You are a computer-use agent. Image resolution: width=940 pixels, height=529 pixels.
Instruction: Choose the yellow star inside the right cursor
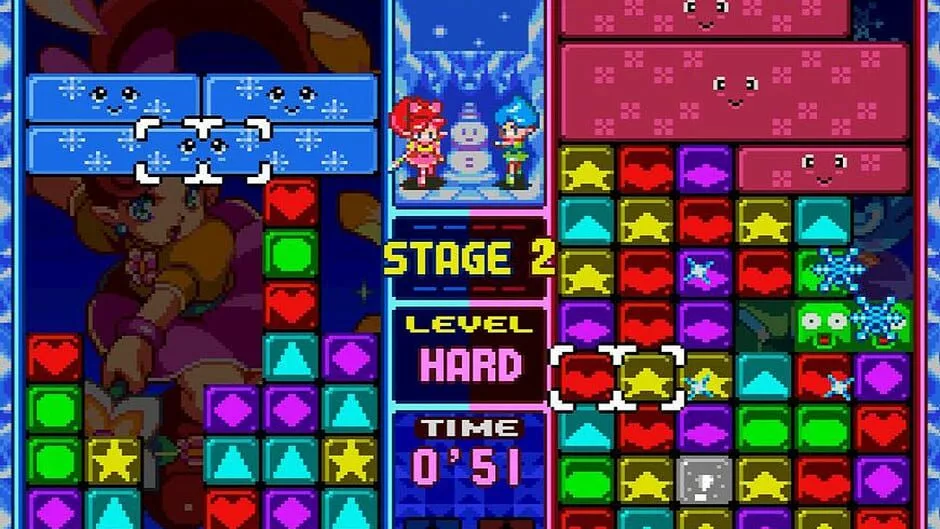click(646, 377)
